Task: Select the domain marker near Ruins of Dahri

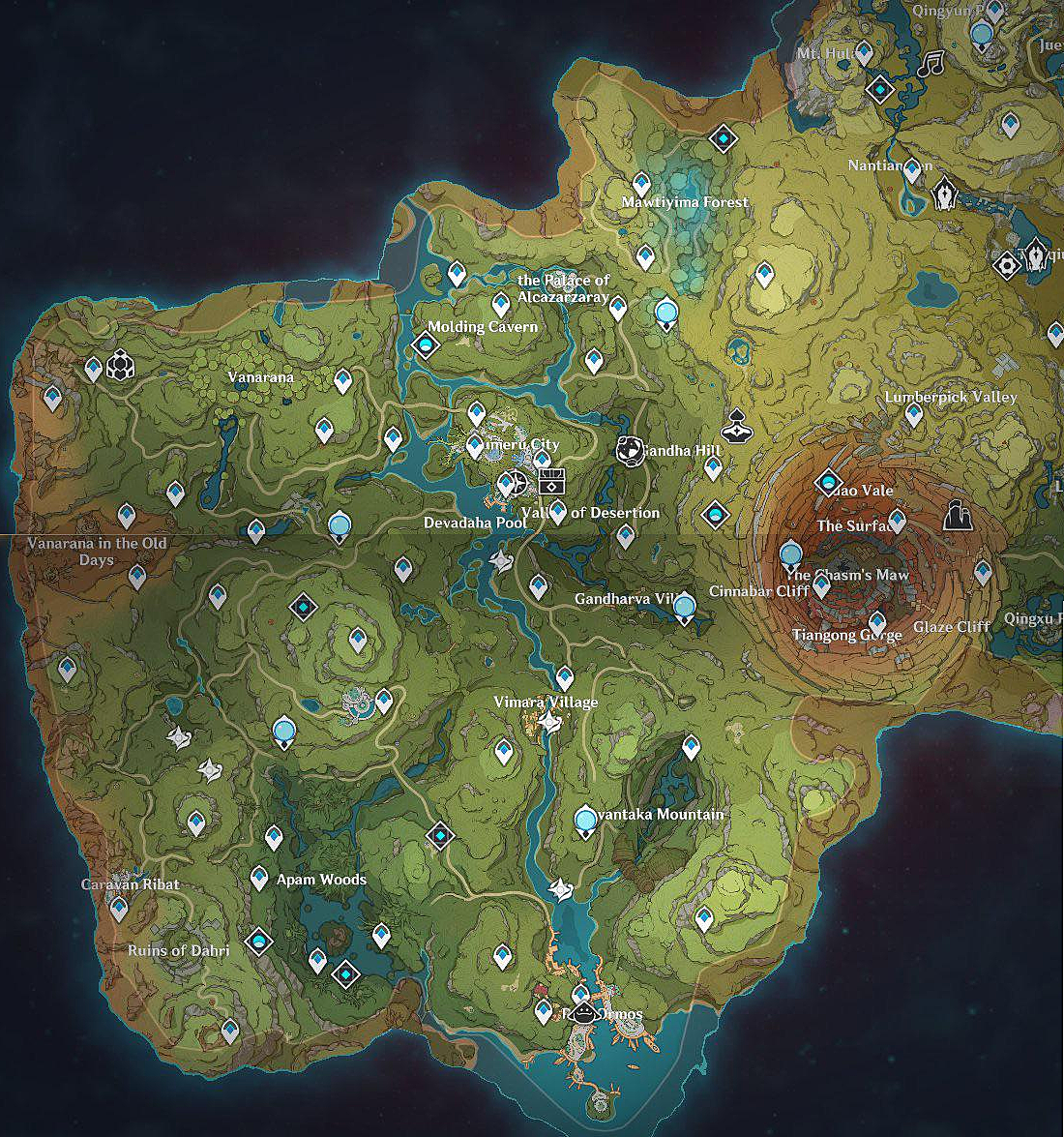Action: [x=258, y=941]
